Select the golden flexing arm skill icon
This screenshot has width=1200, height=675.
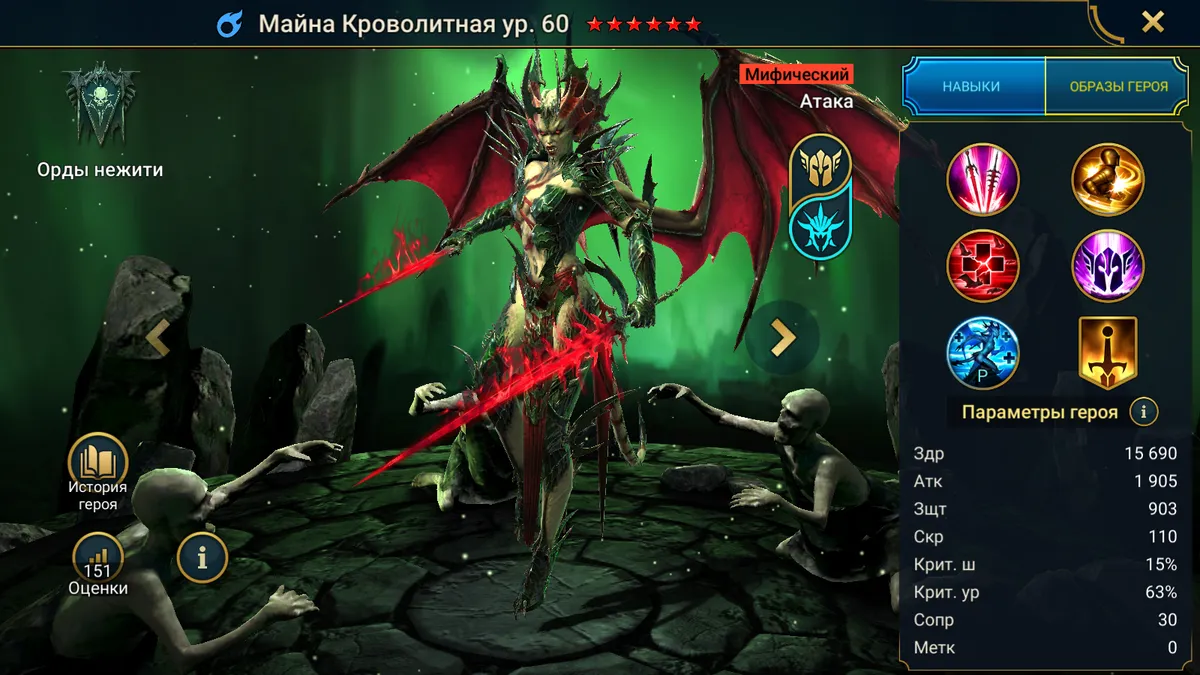point(1108,180)
